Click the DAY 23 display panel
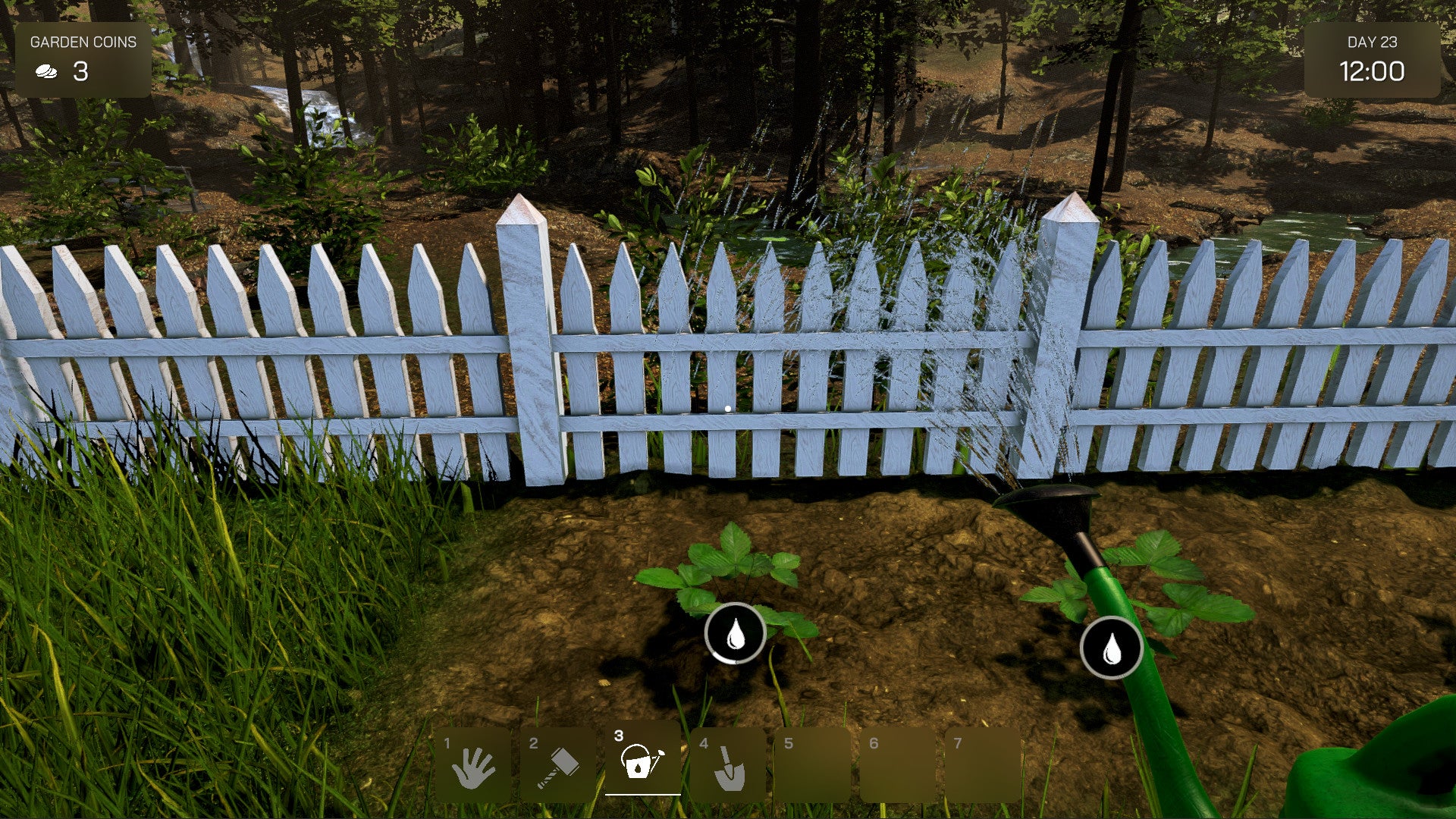1456x819 pixels. (1374, 61)
